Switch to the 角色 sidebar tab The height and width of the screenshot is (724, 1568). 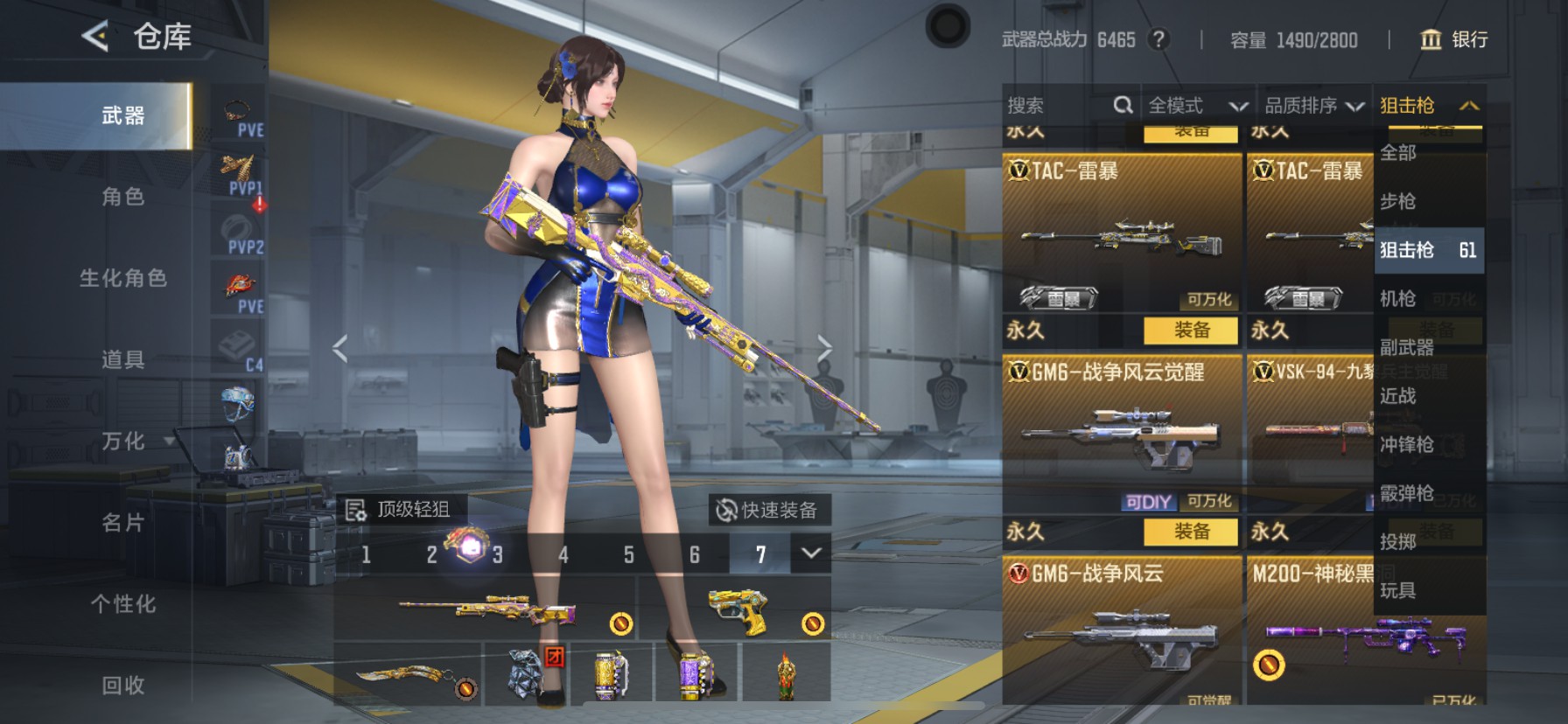(122, 198)
